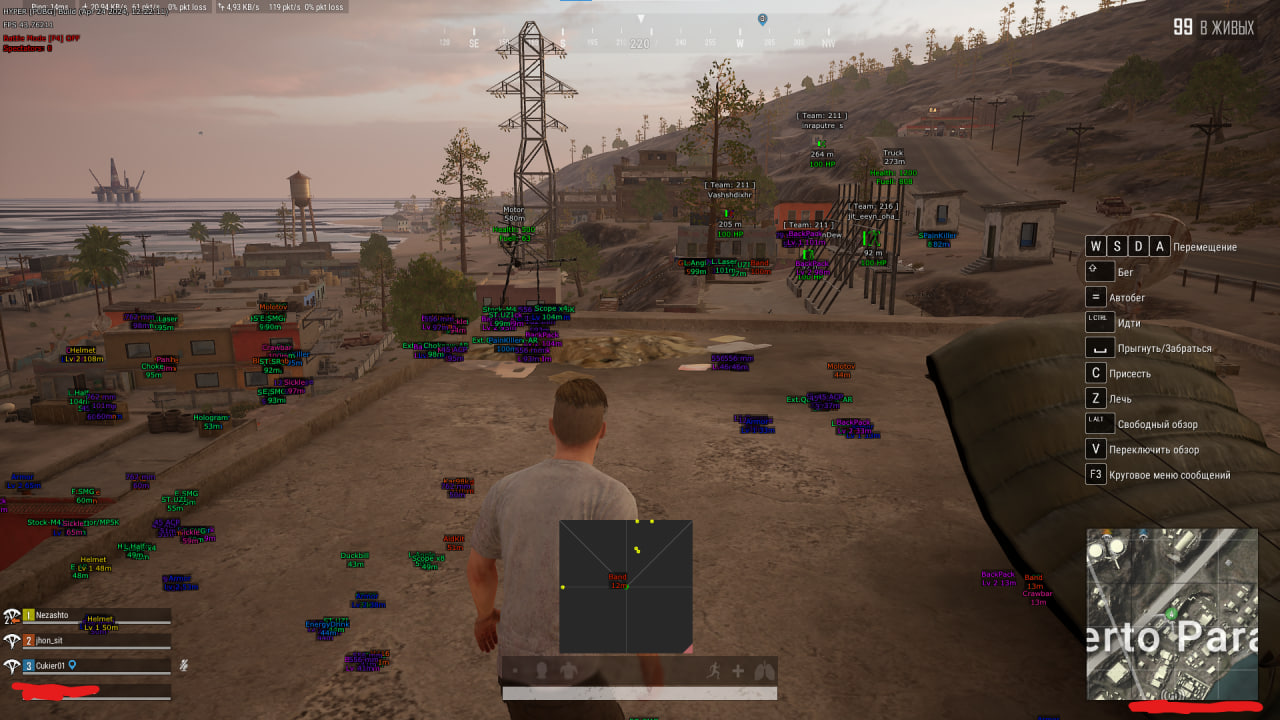Click the blue waypoint marker above the compass
1280x720 pixels.
click(x=762, y=17)
